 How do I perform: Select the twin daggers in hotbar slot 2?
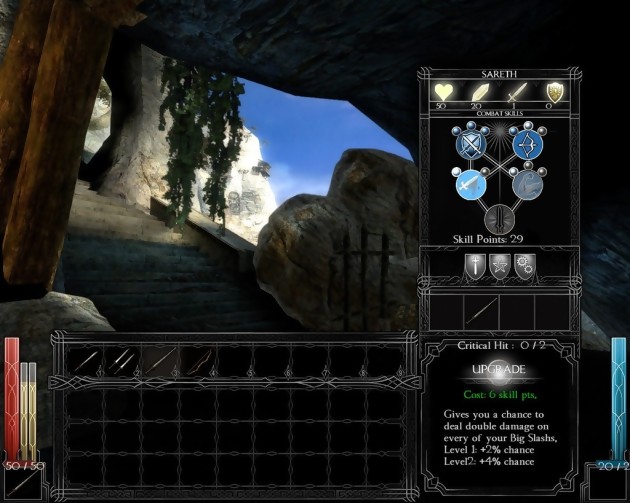pos(122,359)
